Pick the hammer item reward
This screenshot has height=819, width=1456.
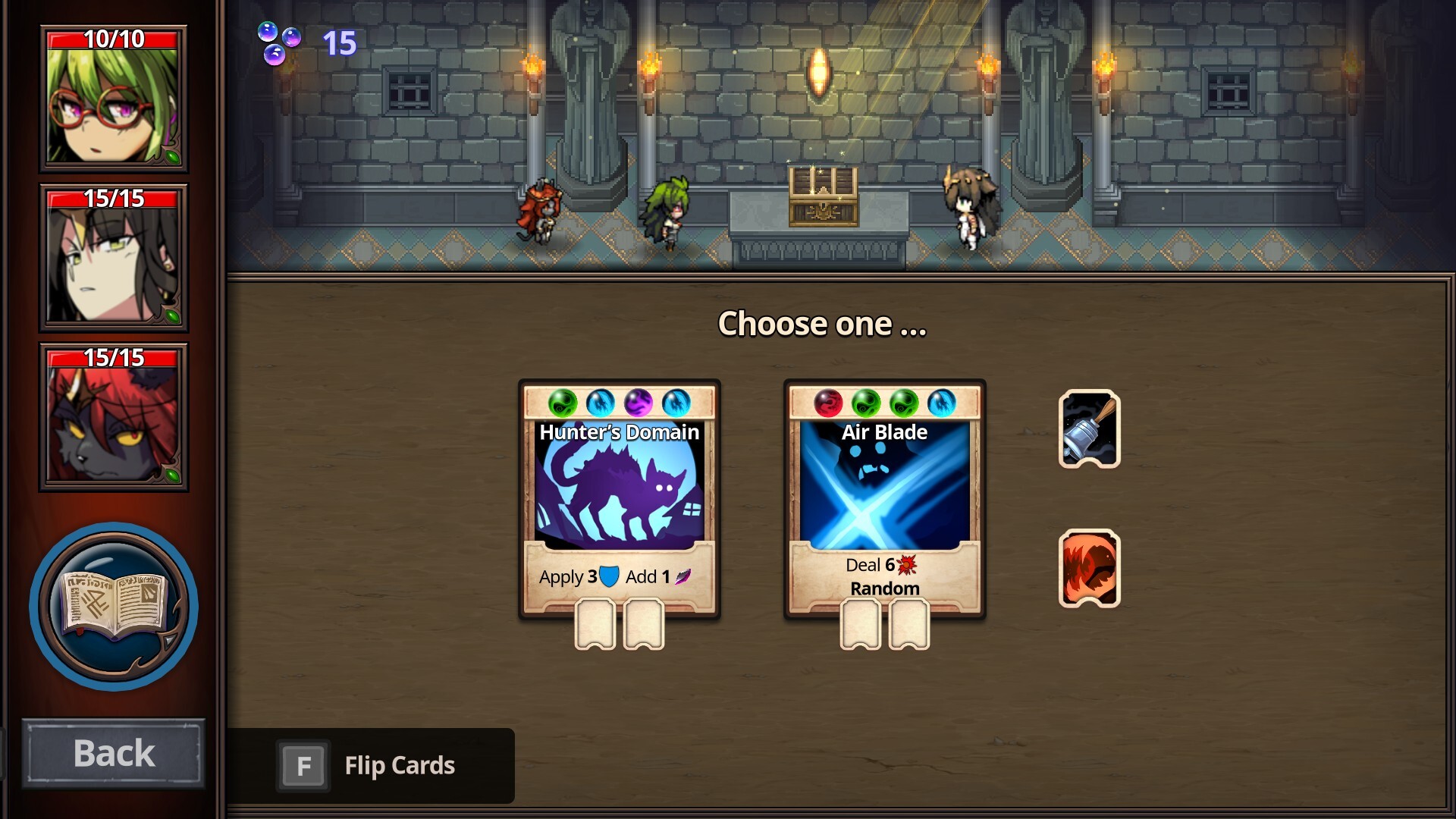[x=1089, y=429]
